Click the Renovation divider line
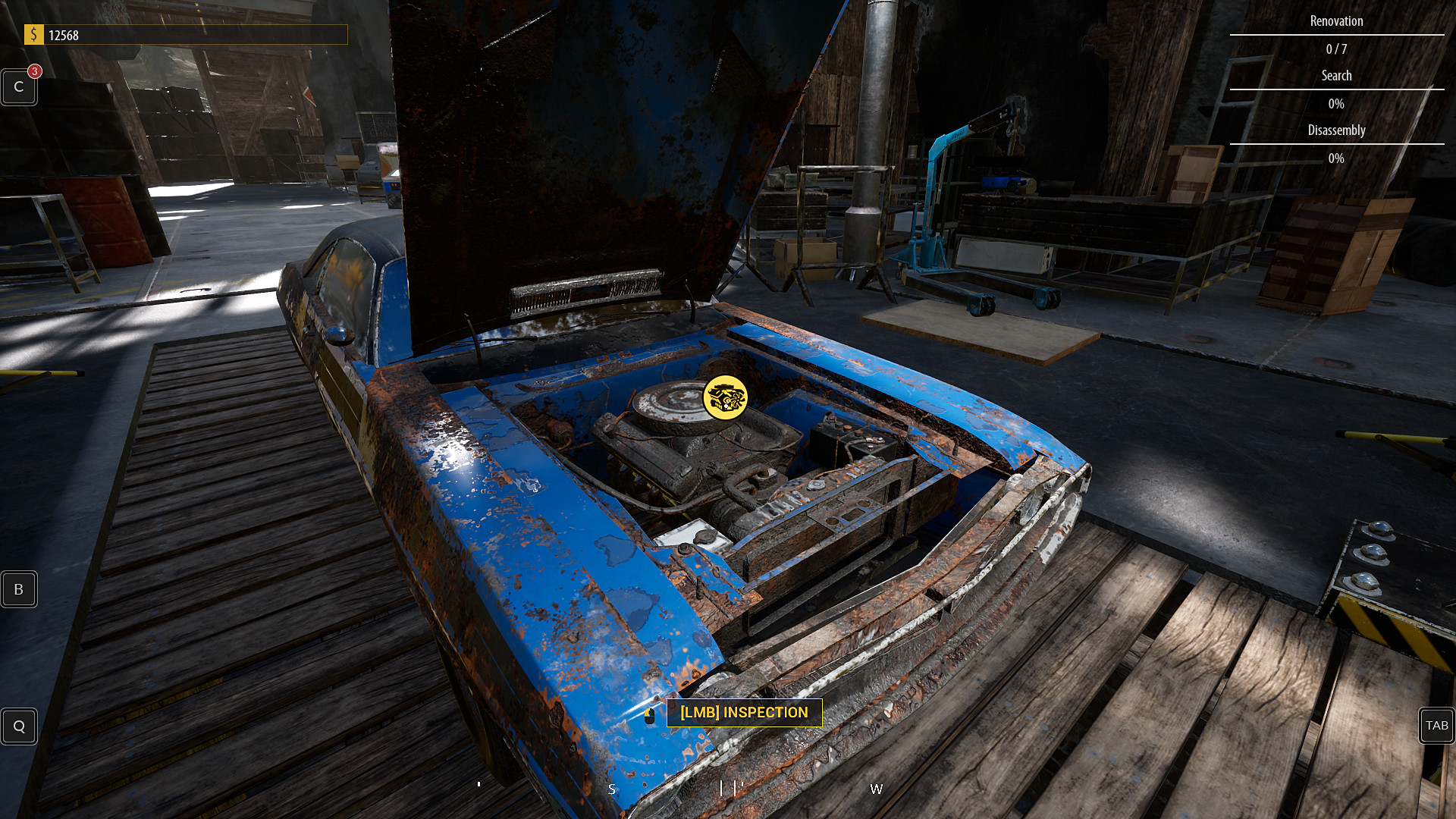The height and width of the screenshot is (819, 1456). pos(1336,35)
